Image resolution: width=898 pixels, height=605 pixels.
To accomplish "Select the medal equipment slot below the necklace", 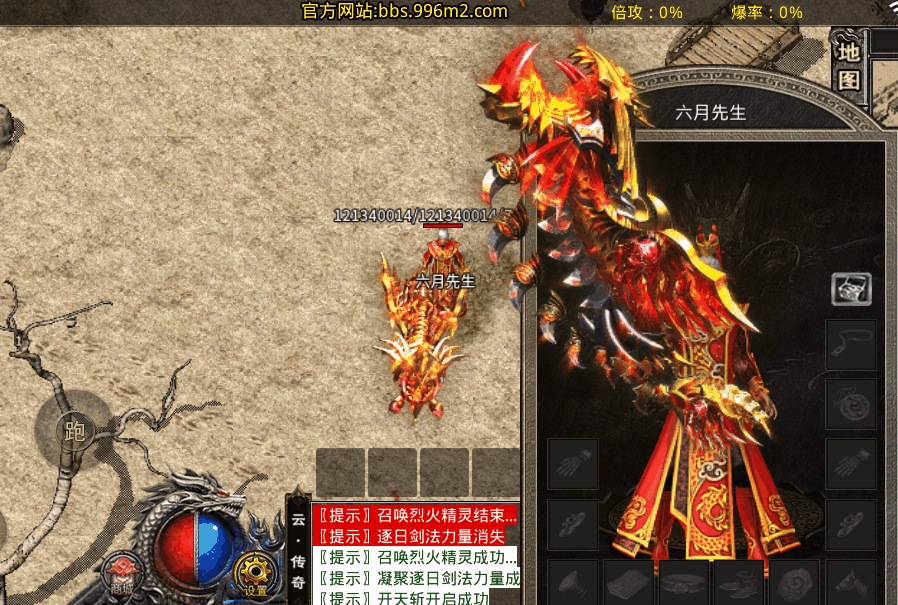I will pyautogui.click(x=851, y=404).
